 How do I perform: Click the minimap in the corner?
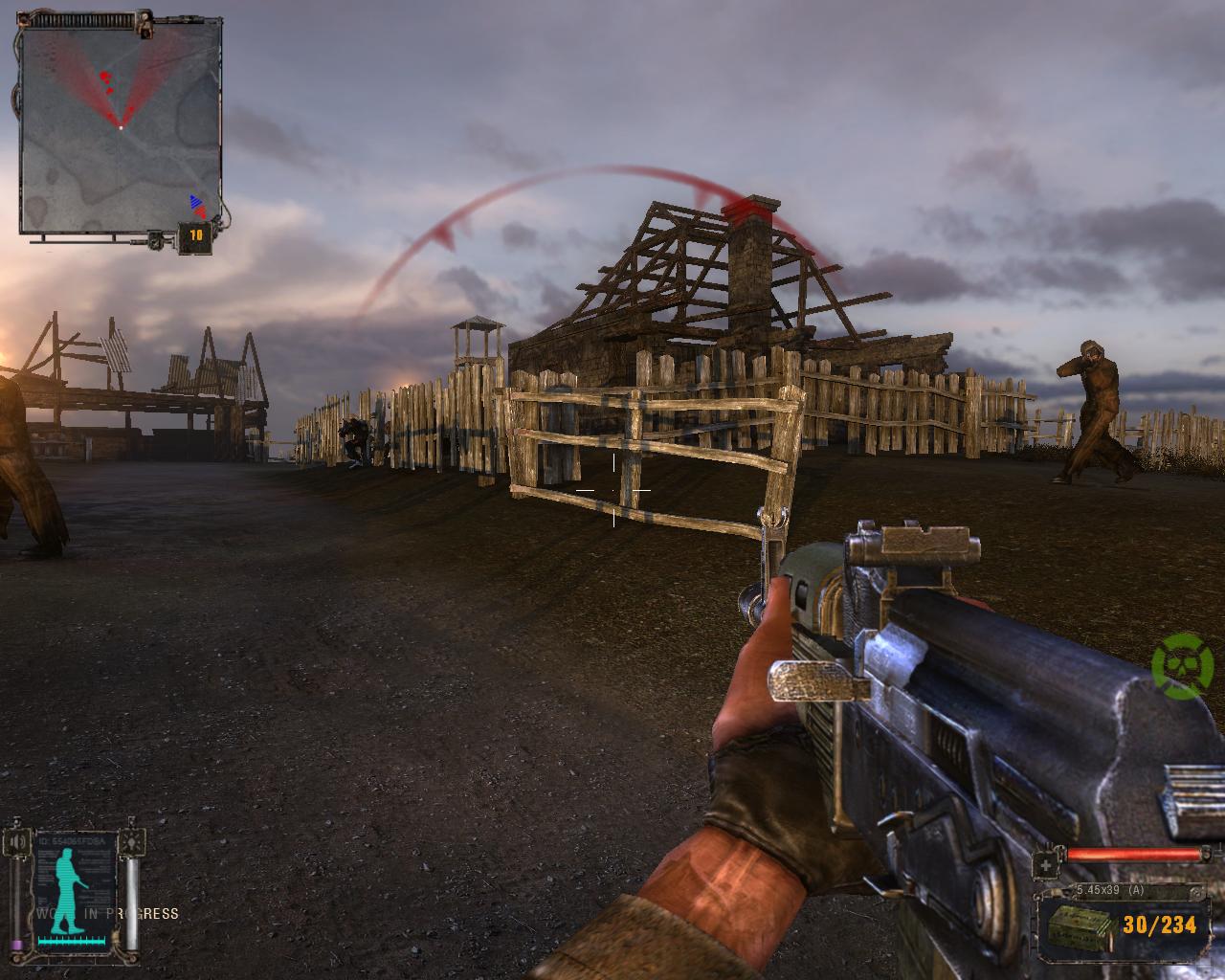pos(121,127)
